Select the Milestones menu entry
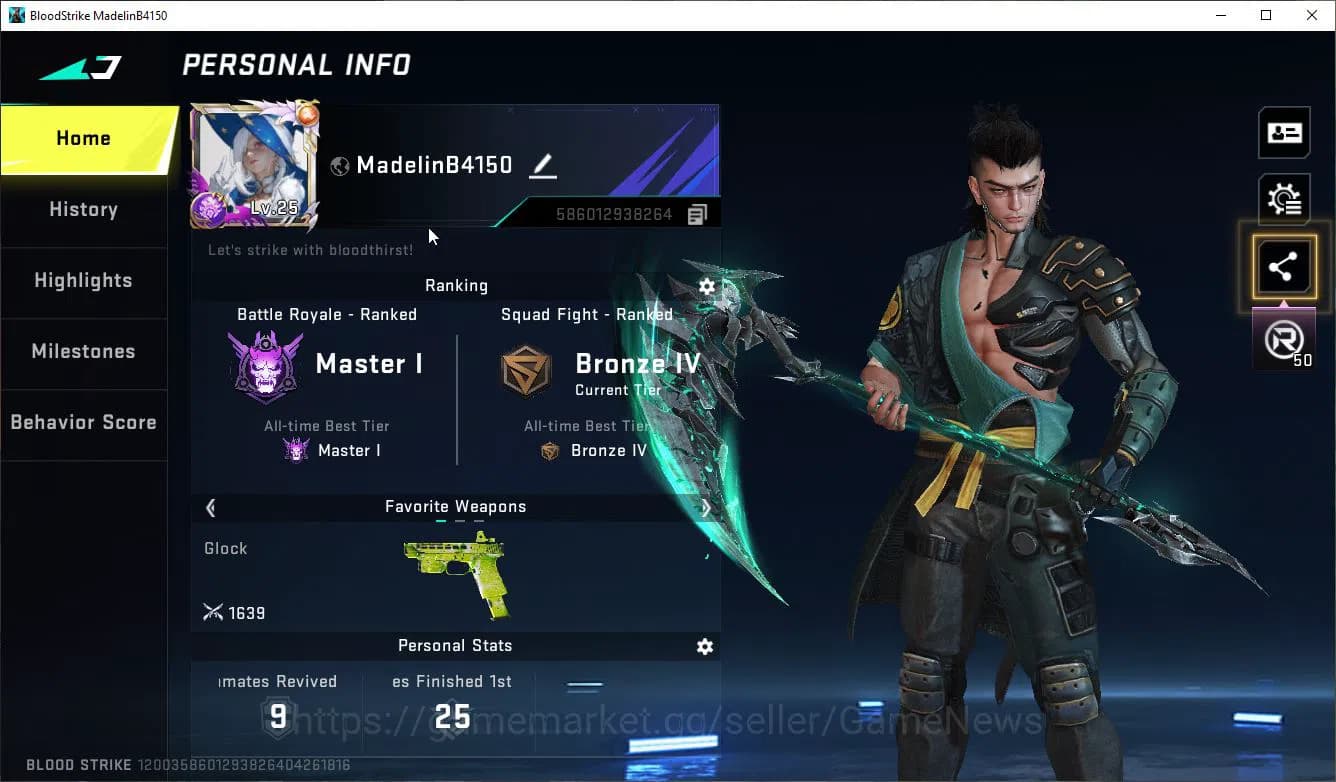 (83, 352)
